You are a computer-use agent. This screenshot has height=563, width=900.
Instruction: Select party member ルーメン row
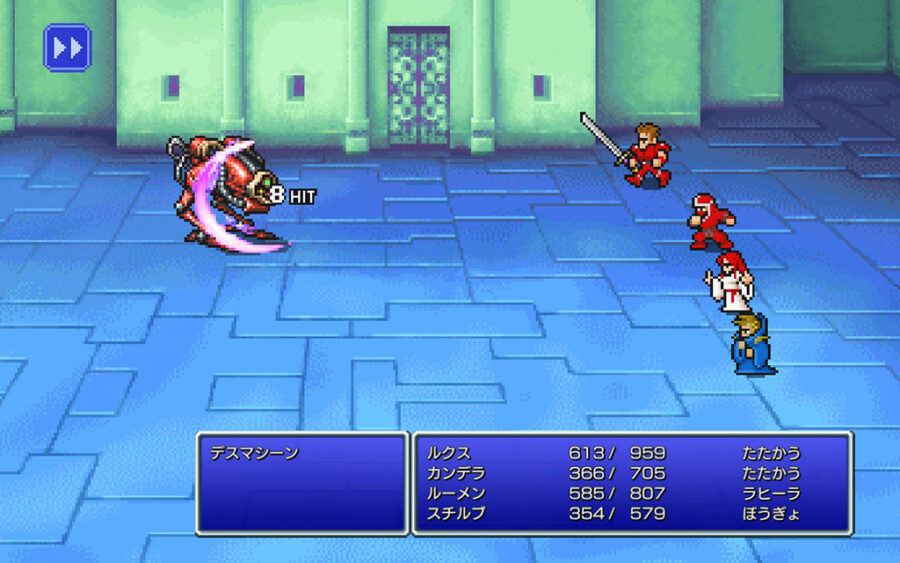point(630,494)
